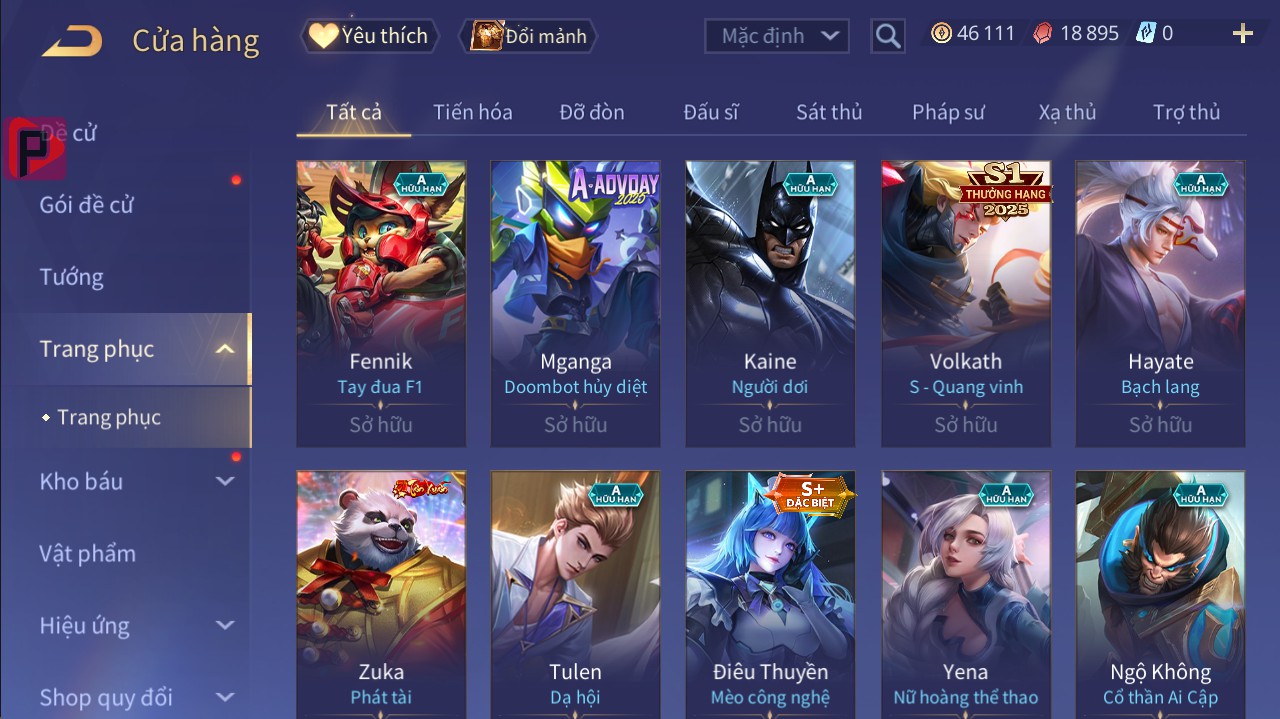Choose the Pháp sư tab
This screenshot has height=719, width=1280.
pos(948,112)
